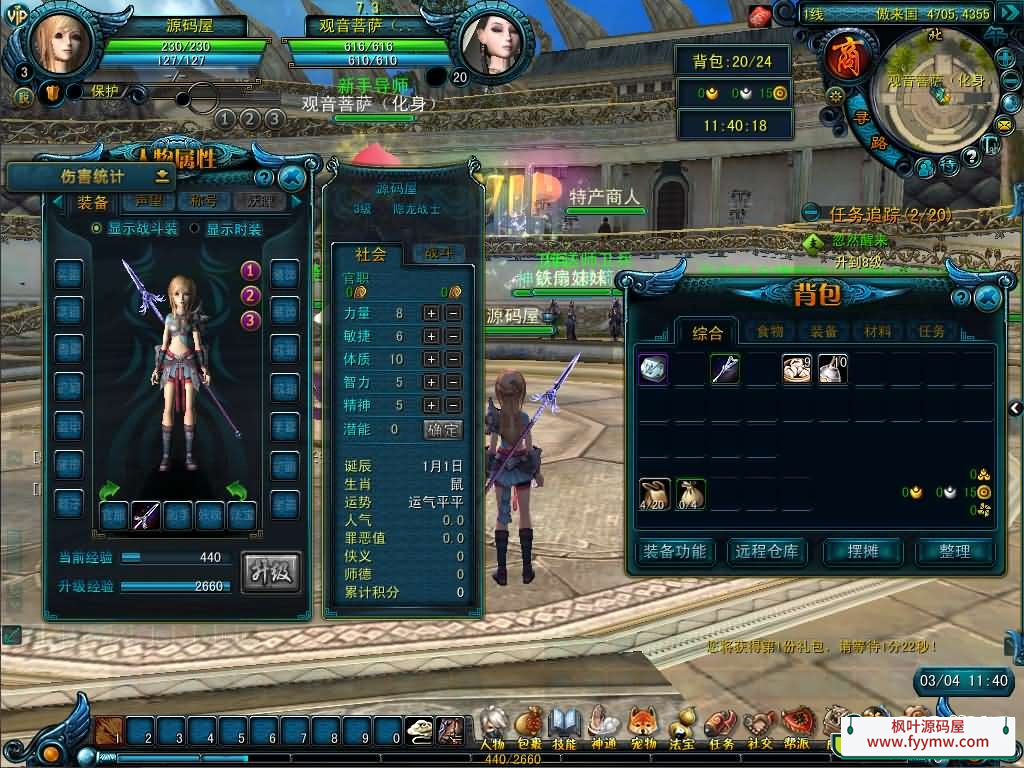Confirm attribute points with 确定
Viewport: 1024px width, 768px height.
point(443,429)
